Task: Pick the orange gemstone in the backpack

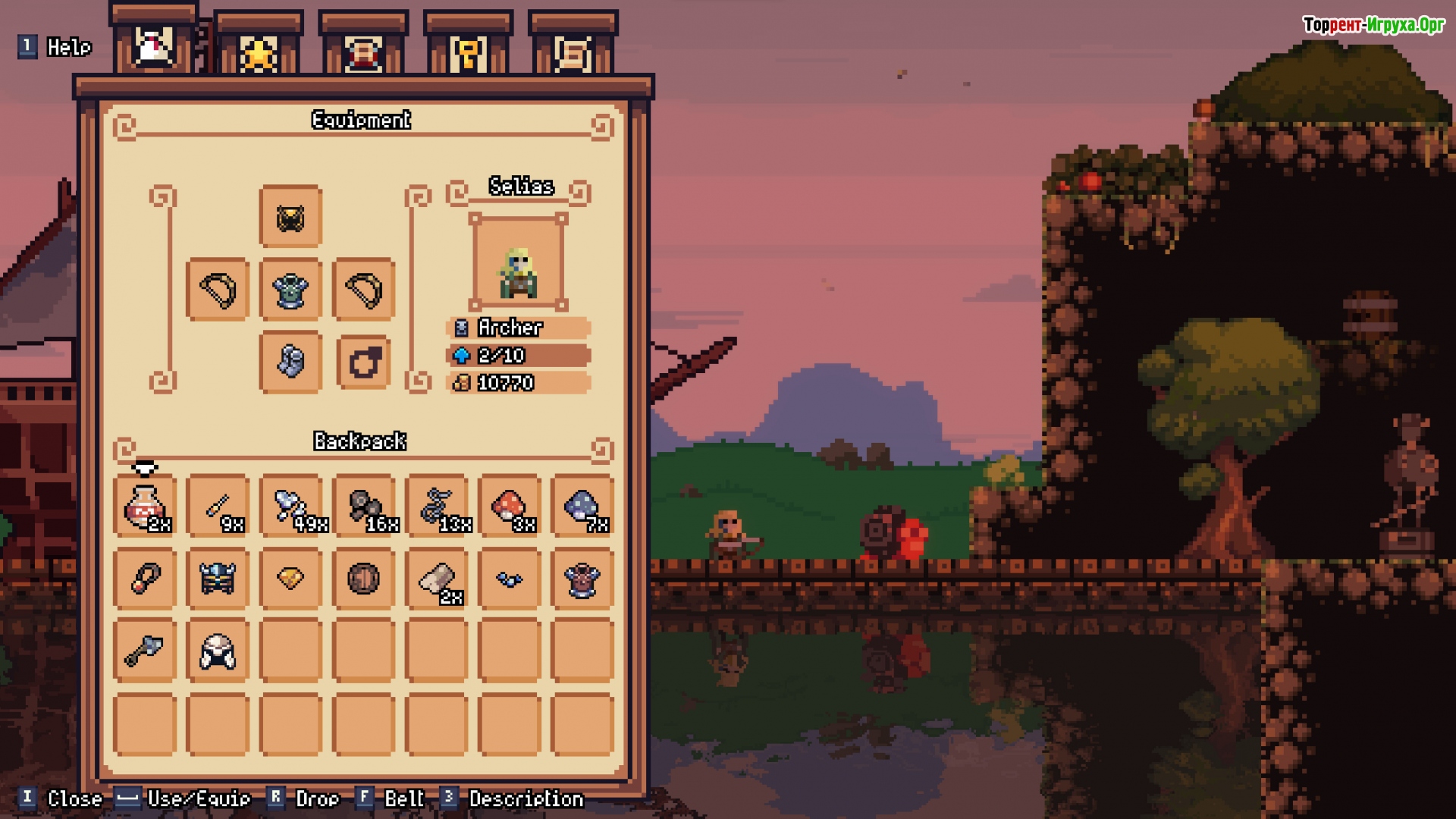Action: [290, 579]
